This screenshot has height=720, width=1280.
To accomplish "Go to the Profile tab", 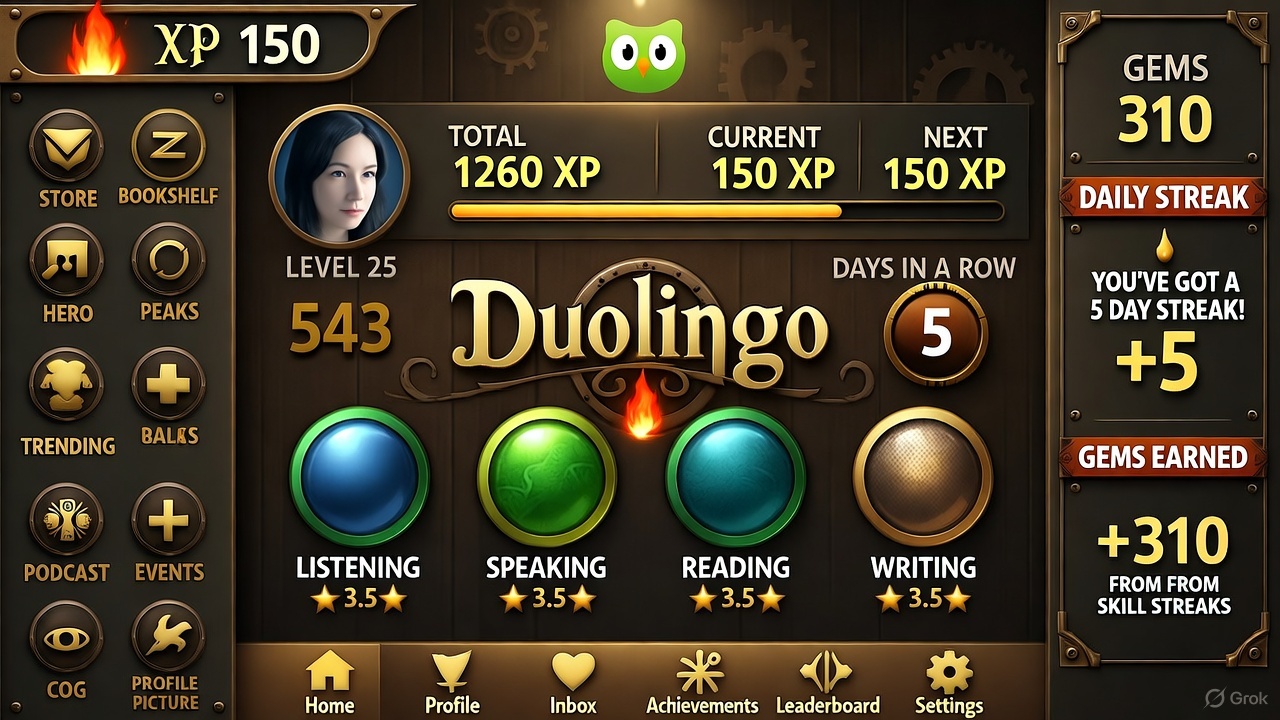I will (452, 682).
